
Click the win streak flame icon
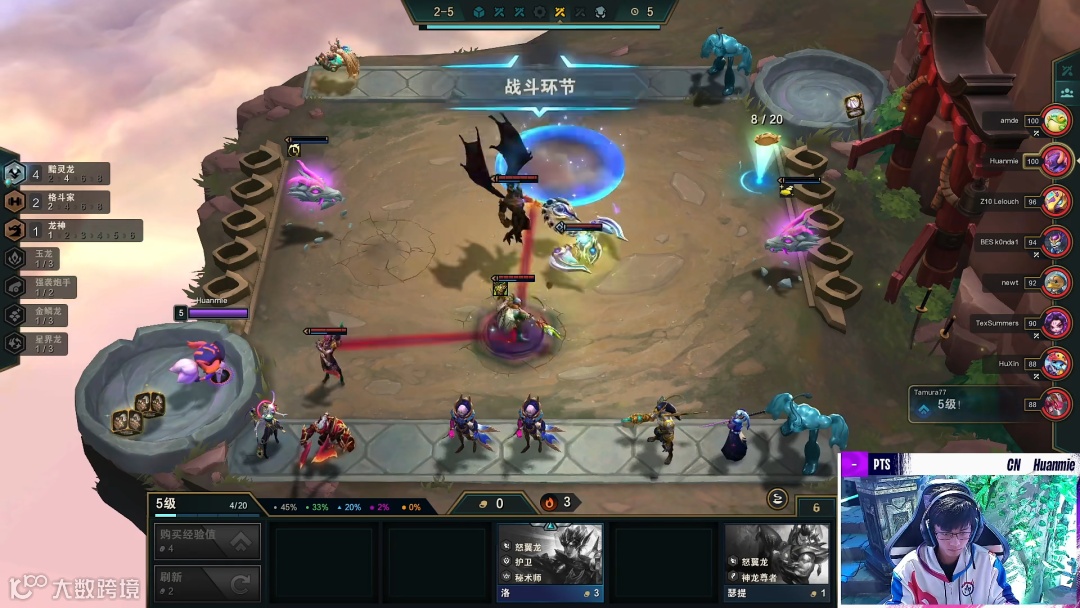(x=549, y=502)
